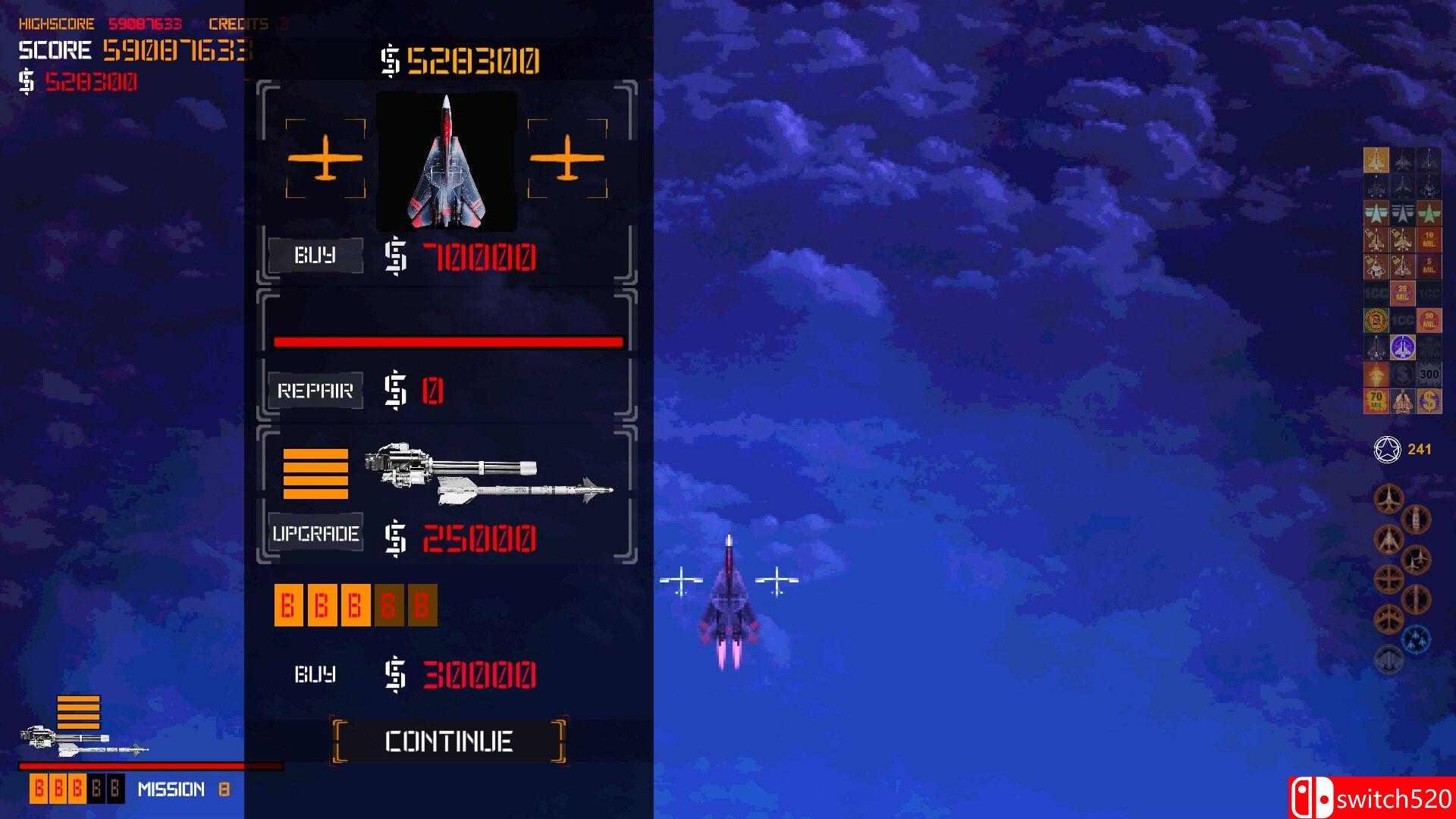Viewport: 1456px width, 819px height.
Task: Buy a bomb for $30000
Action: [315, 674]
